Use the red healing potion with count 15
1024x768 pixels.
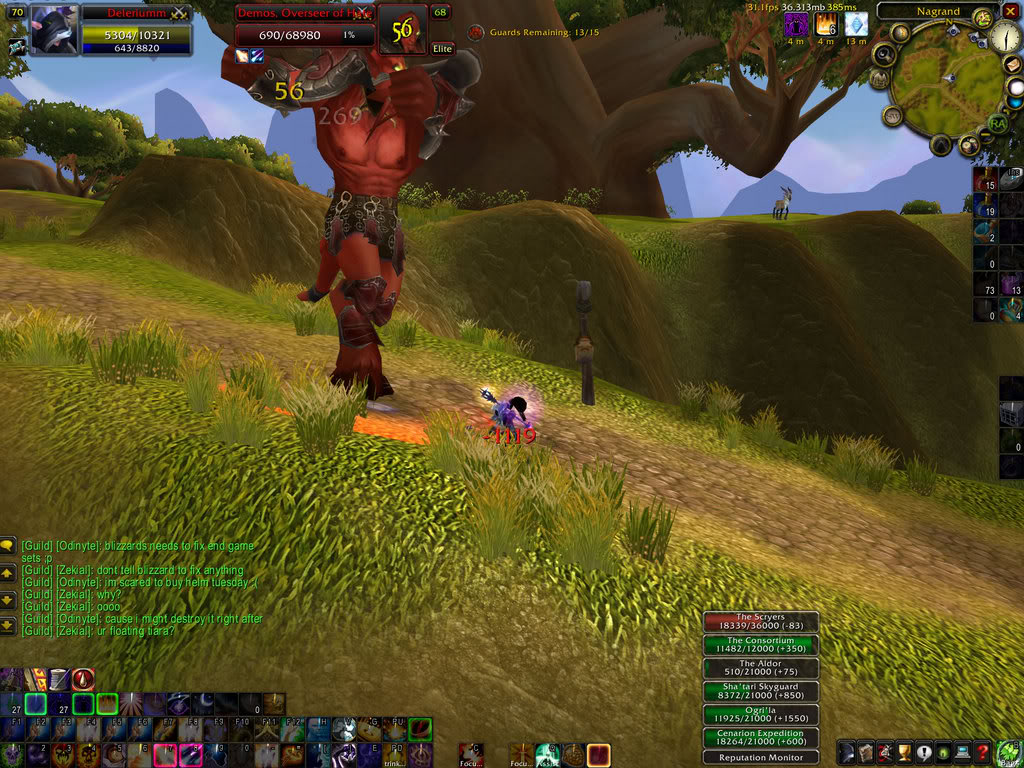coord(985,180)
